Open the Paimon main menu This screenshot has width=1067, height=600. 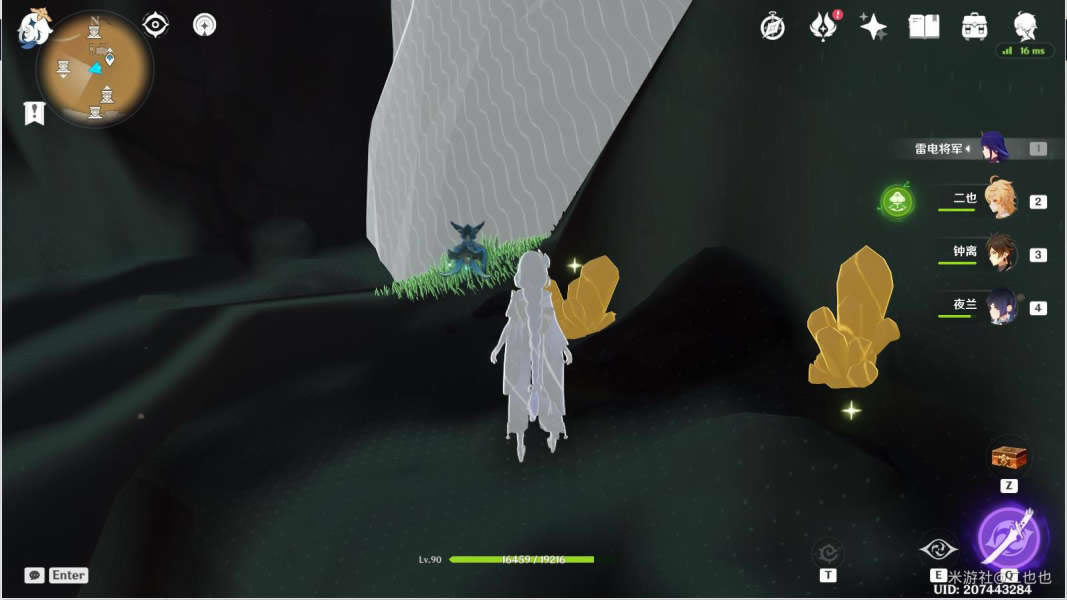point(34,27)
